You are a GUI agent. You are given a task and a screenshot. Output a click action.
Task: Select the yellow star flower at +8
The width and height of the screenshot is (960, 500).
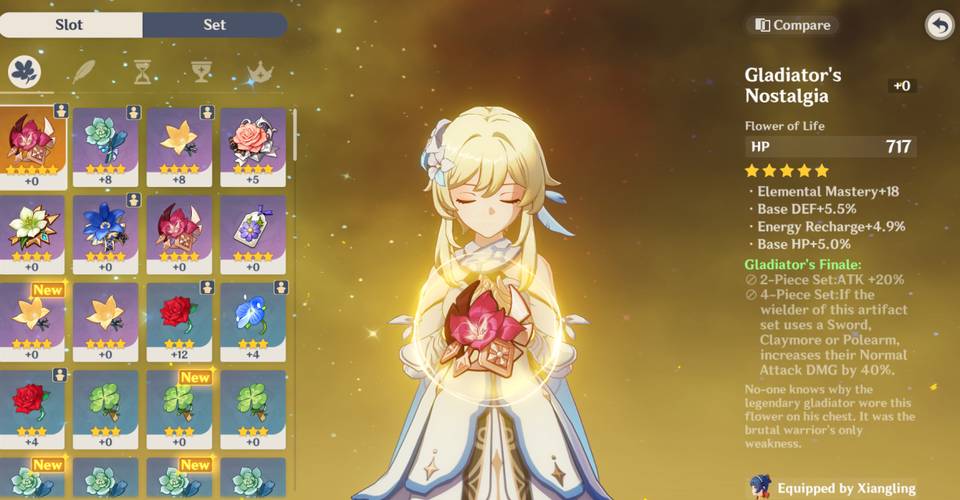(180, 146)
